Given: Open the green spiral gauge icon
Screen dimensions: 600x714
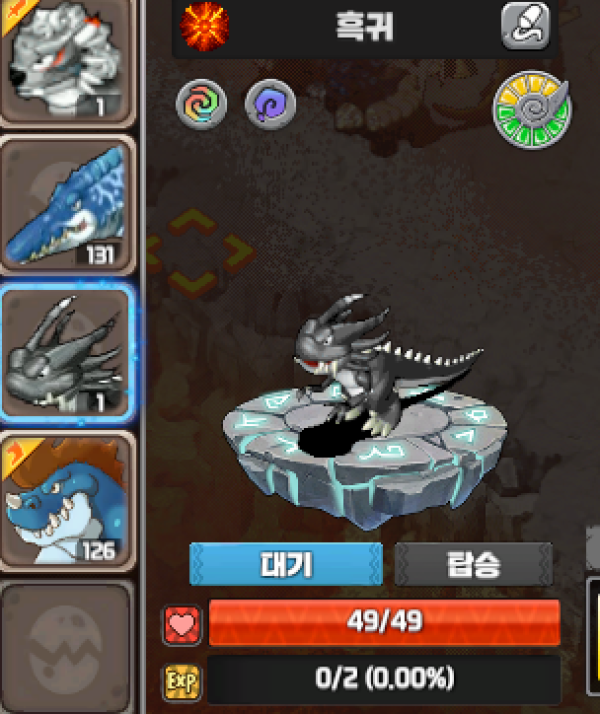Looking at the screenshot, I should (x=531, y=110).
